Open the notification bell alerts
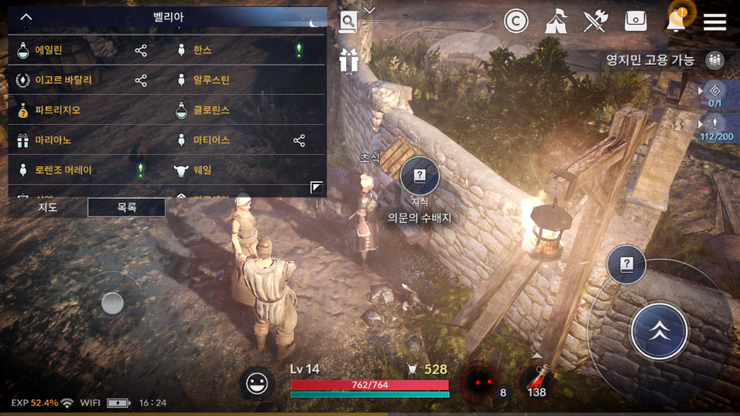 (676, 21)
